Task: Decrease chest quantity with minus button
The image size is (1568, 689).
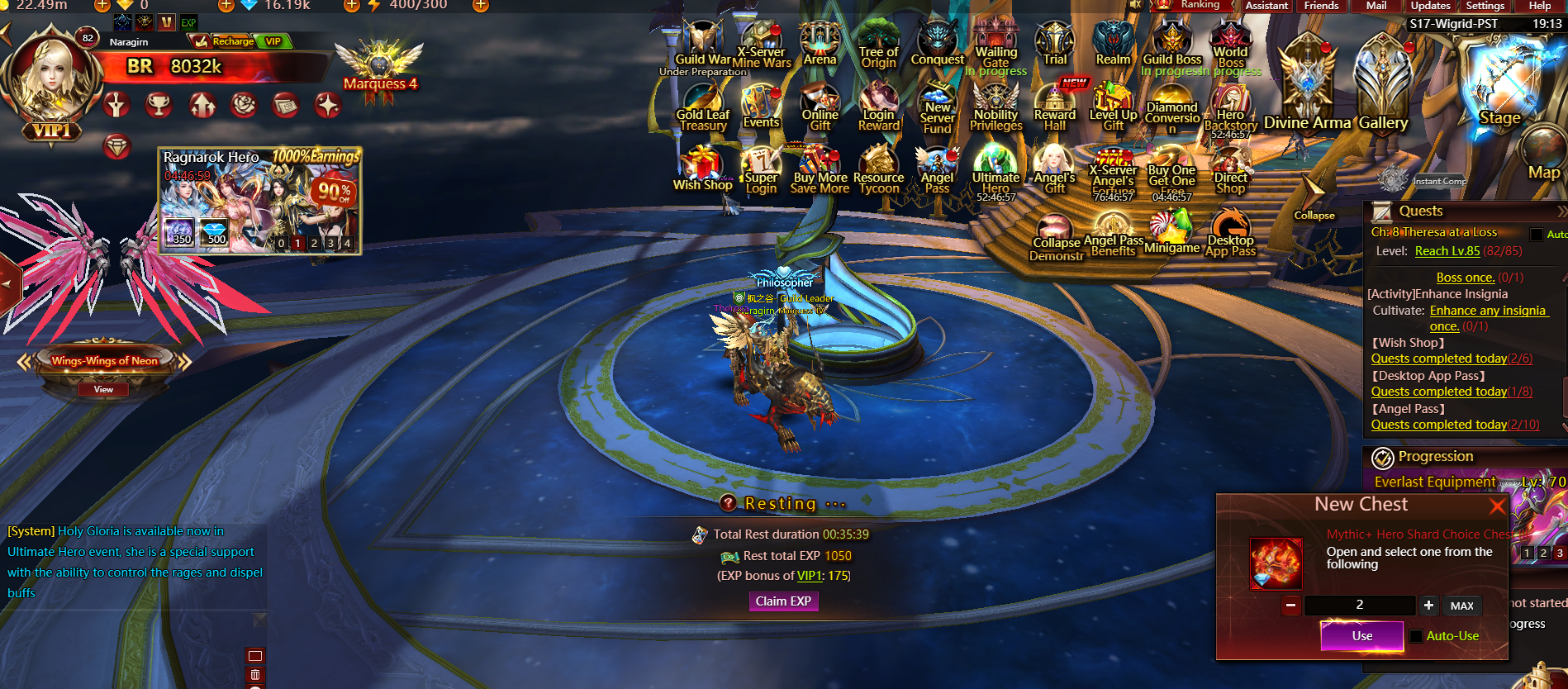Action: 1290,606
